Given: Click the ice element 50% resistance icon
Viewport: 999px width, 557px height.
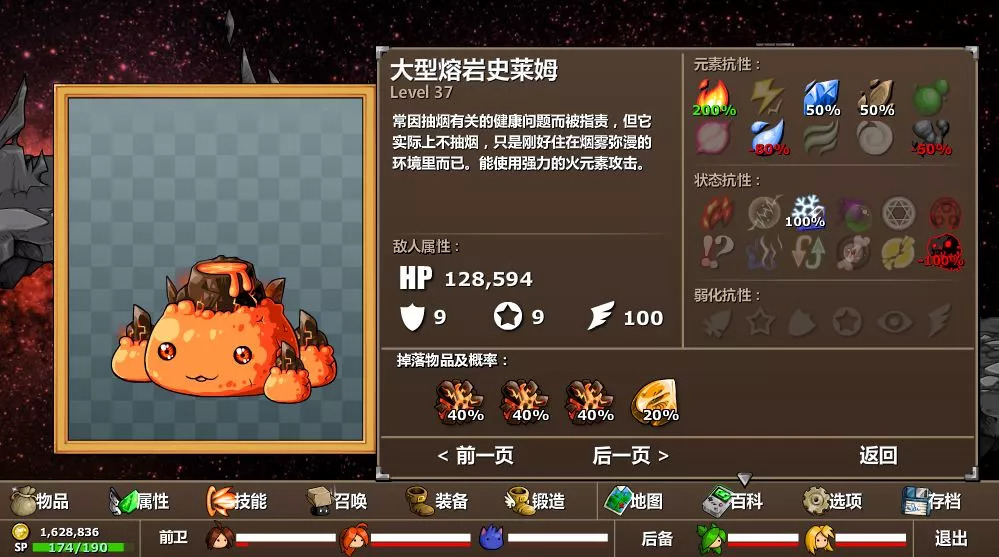Looking at the screenshot, I should [x=821, y=98].
